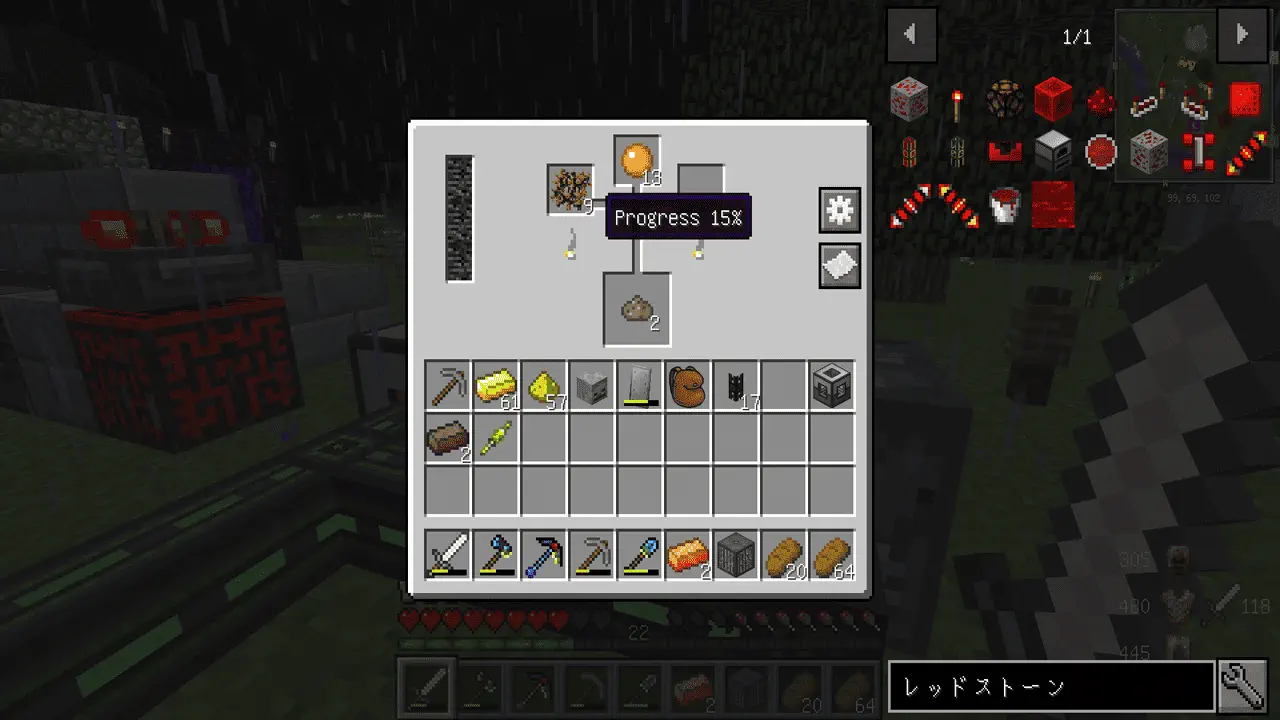Go to the next item list page
This screenshot has width=1280, height=720.
coord(1241,35)
